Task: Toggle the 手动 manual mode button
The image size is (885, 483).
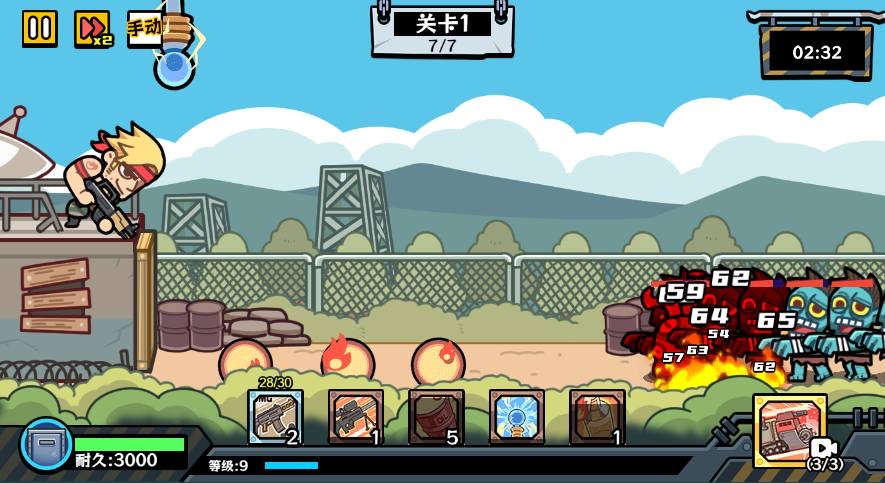Action: [145, 27]
